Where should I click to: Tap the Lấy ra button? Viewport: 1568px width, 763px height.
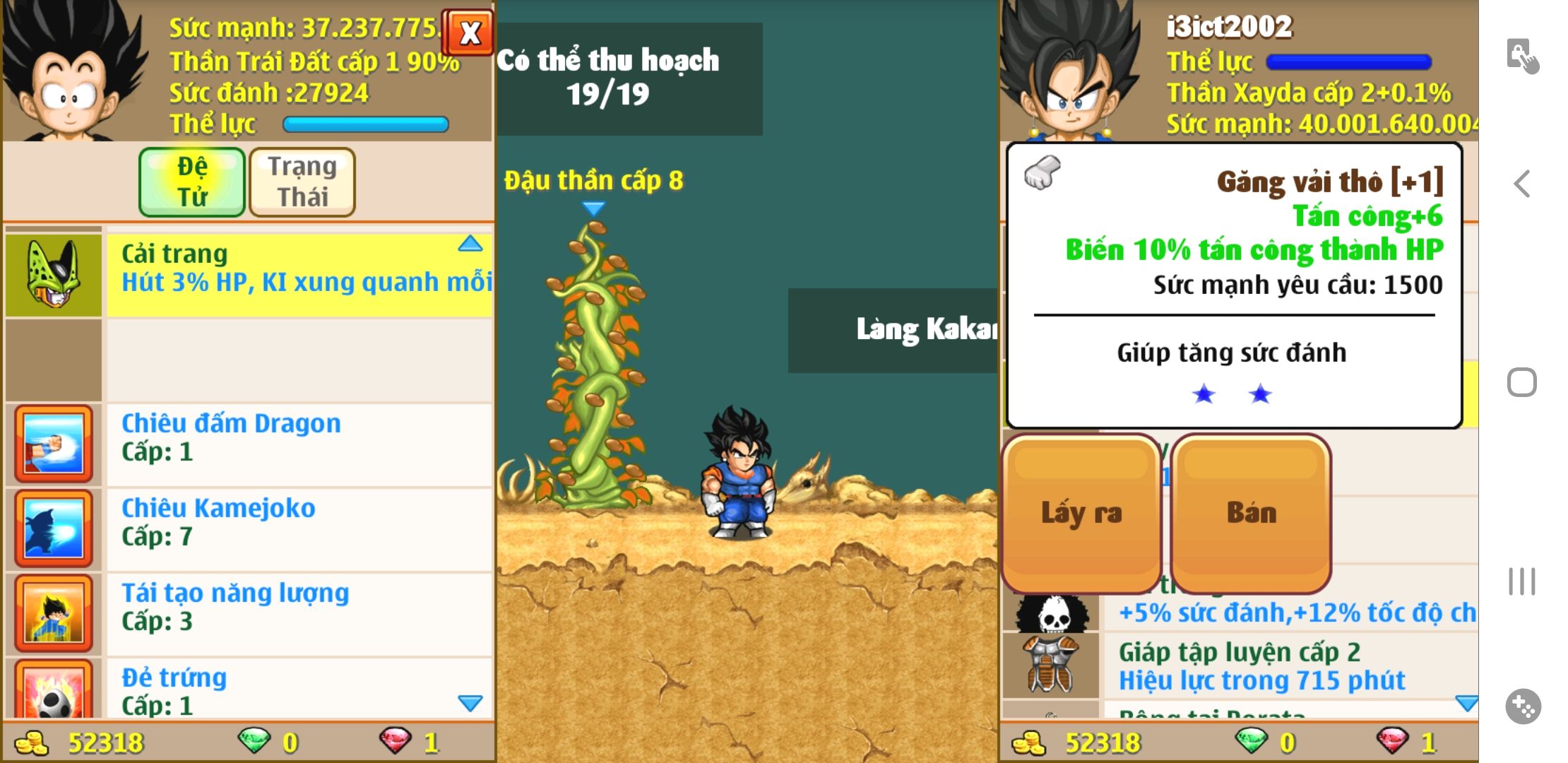click(x=1081, y=514)
